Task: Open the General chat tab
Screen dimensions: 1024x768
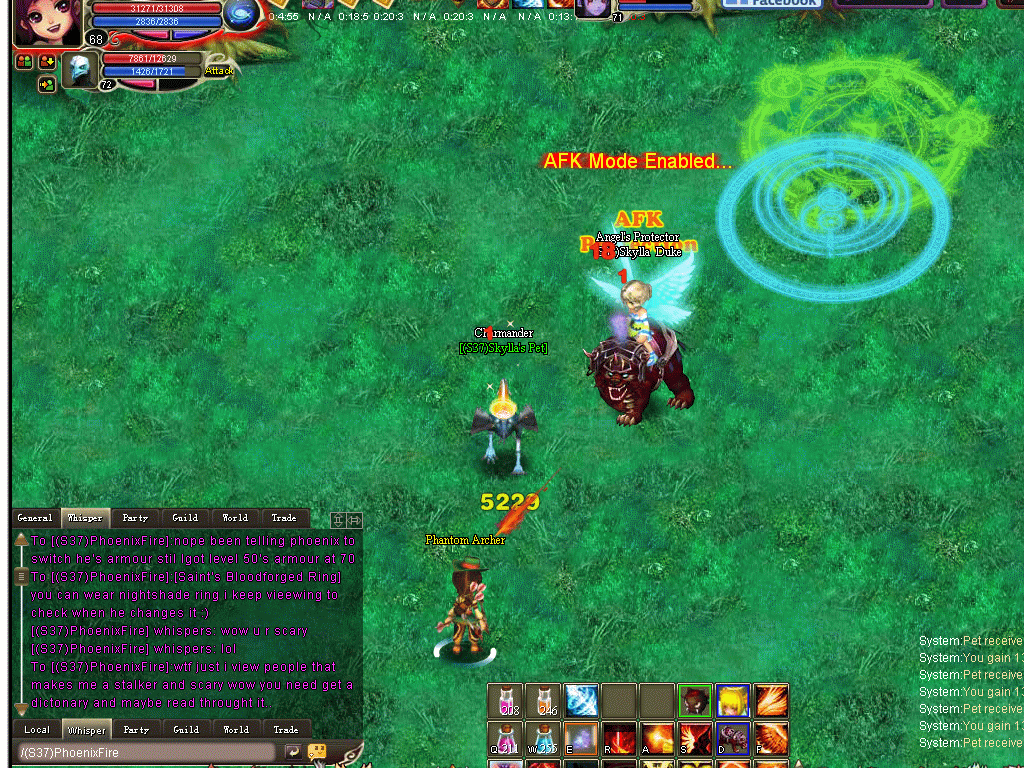Action: point(35,518)
